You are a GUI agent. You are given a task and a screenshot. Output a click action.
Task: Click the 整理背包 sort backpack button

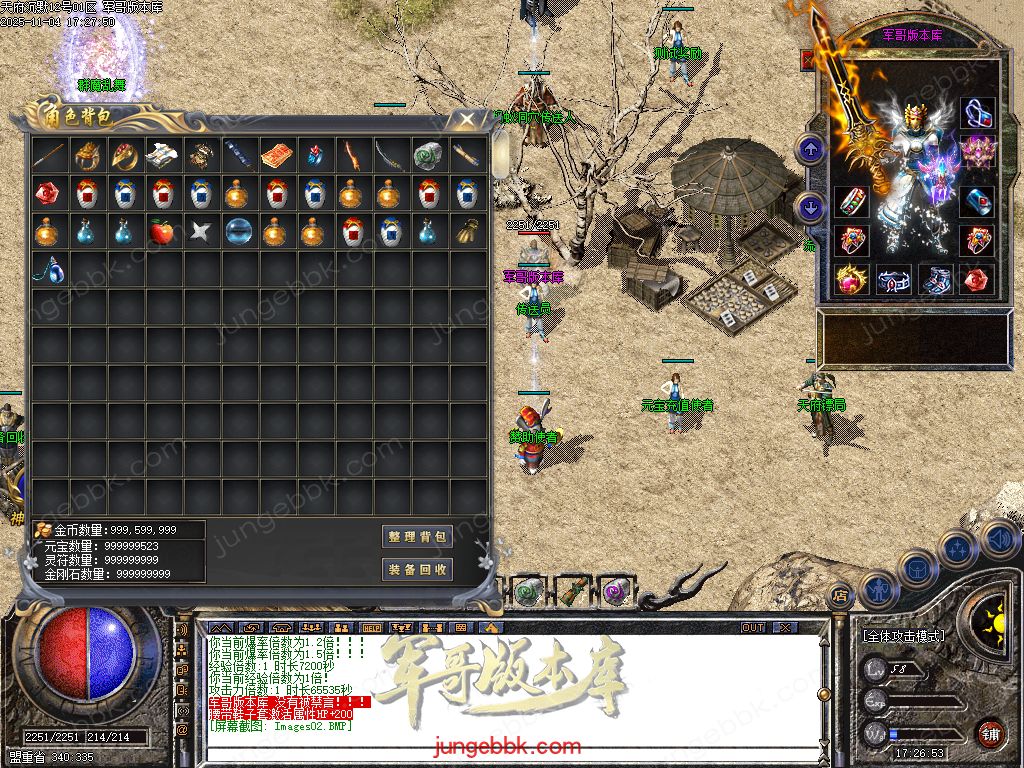417,537
